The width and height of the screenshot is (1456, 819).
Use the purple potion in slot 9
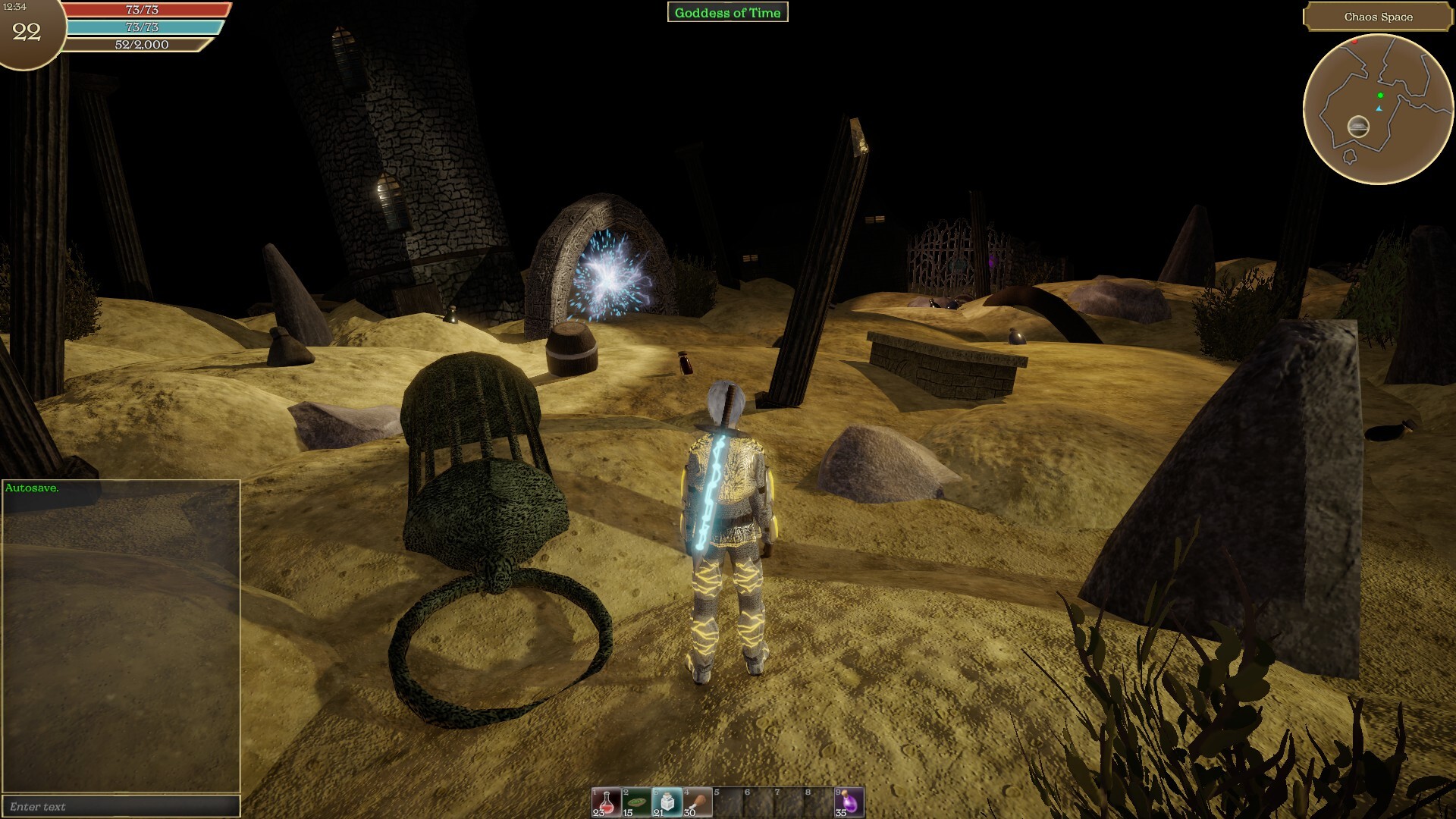(x=849, y=802)
